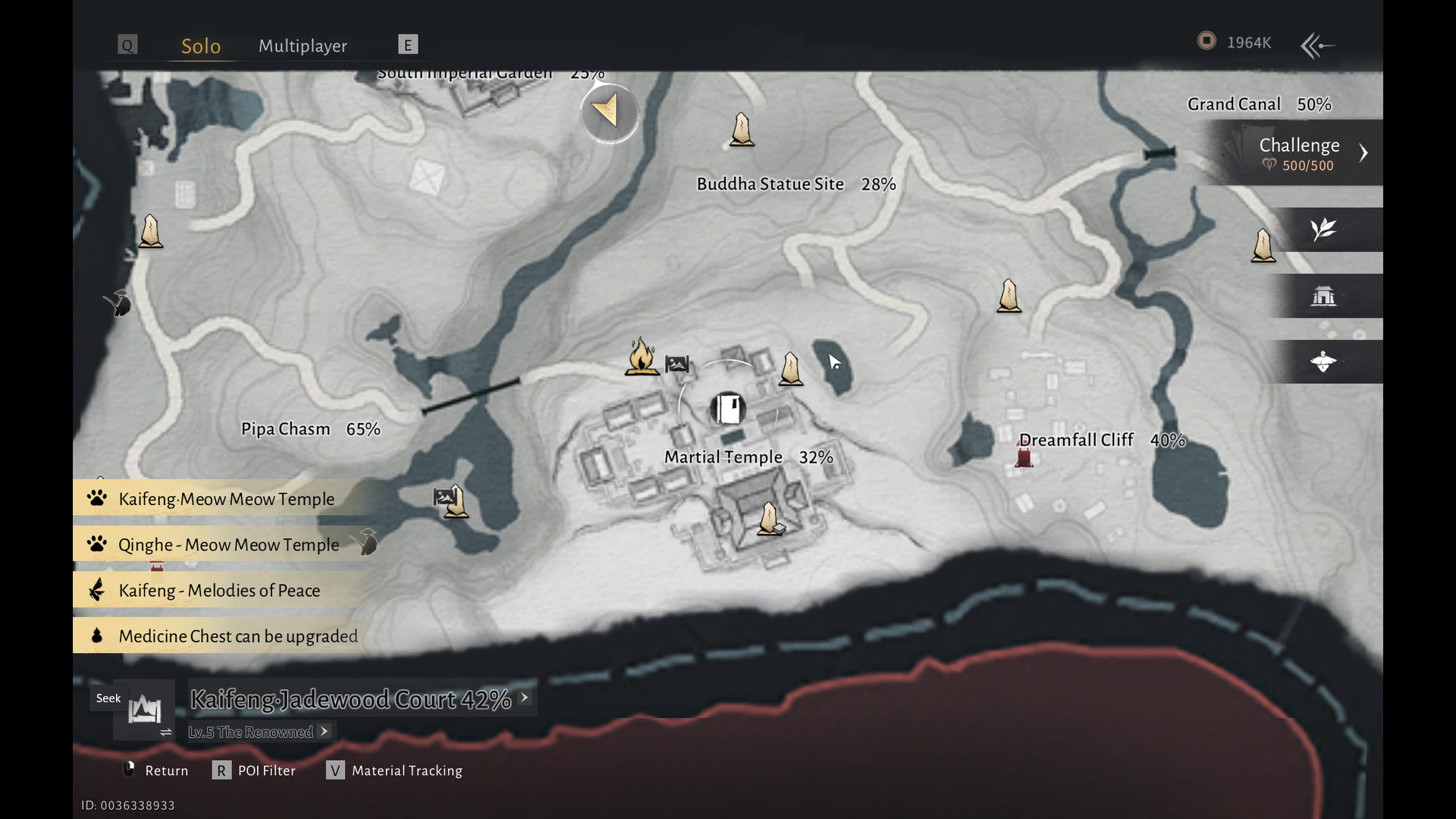Select the stone marker at Buddha Statue Site
Image resolution: width=1456 pixels, height=819 pixels.
click(742, 130)
